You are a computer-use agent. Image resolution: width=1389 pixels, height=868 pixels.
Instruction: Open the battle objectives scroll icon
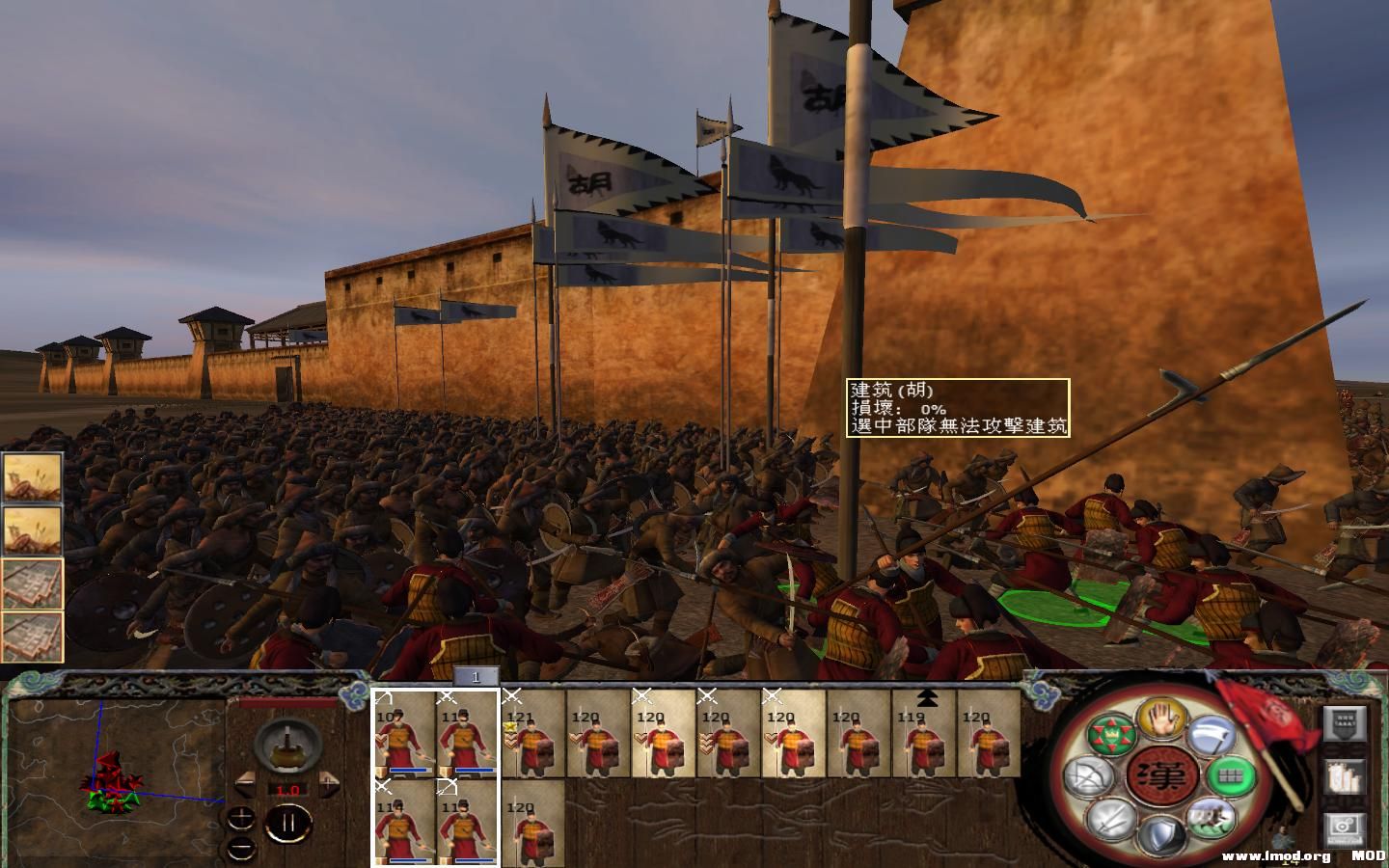click(1346, 723)
